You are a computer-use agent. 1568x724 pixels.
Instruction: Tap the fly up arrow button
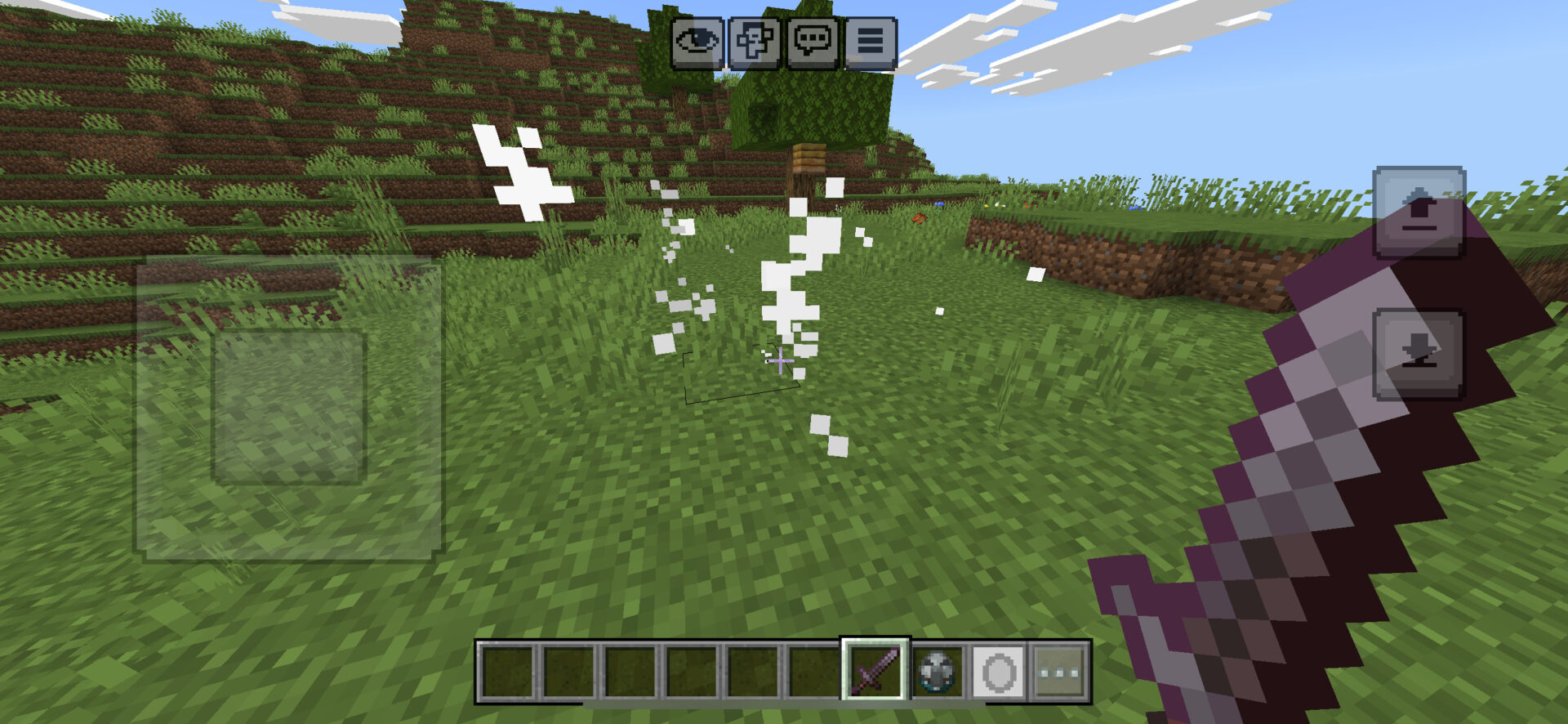tap(1419, 212)
